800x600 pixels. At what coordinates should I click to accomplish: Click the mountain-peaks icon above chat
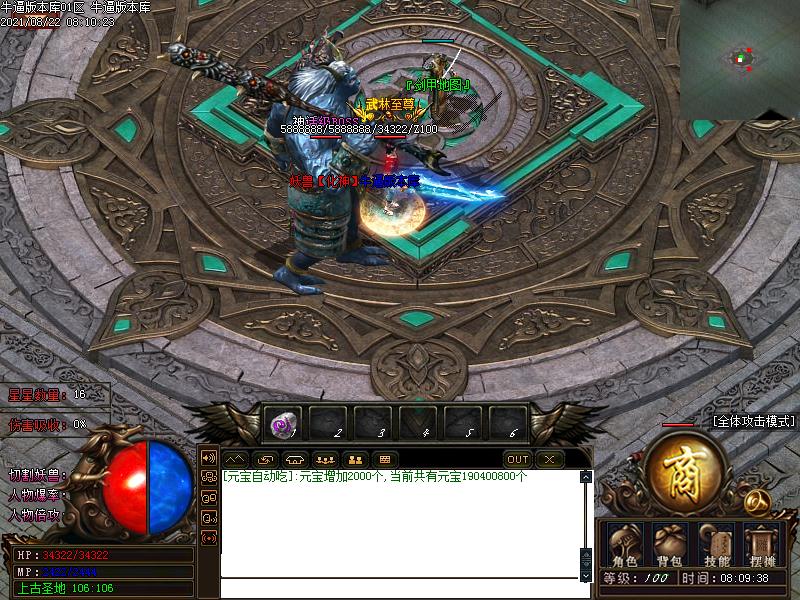(x=237, y=459)
